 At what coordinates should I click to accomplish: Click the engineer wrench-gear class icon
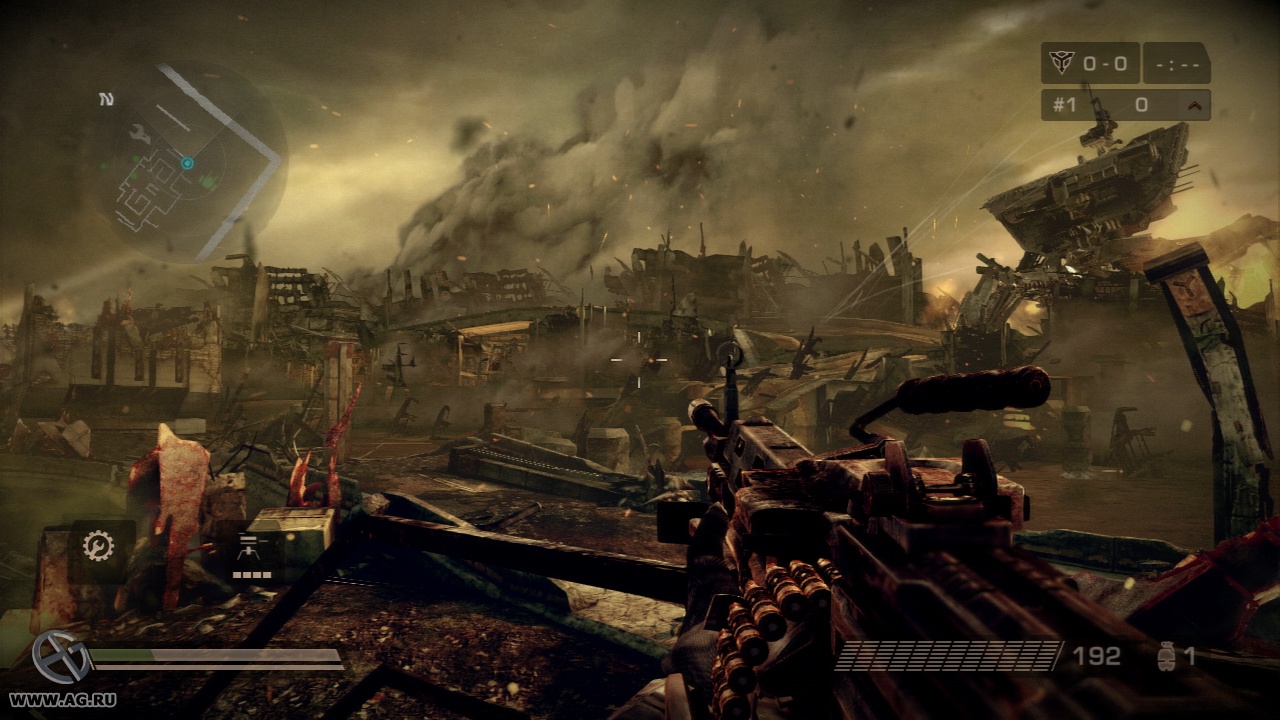tap(98, 546)
